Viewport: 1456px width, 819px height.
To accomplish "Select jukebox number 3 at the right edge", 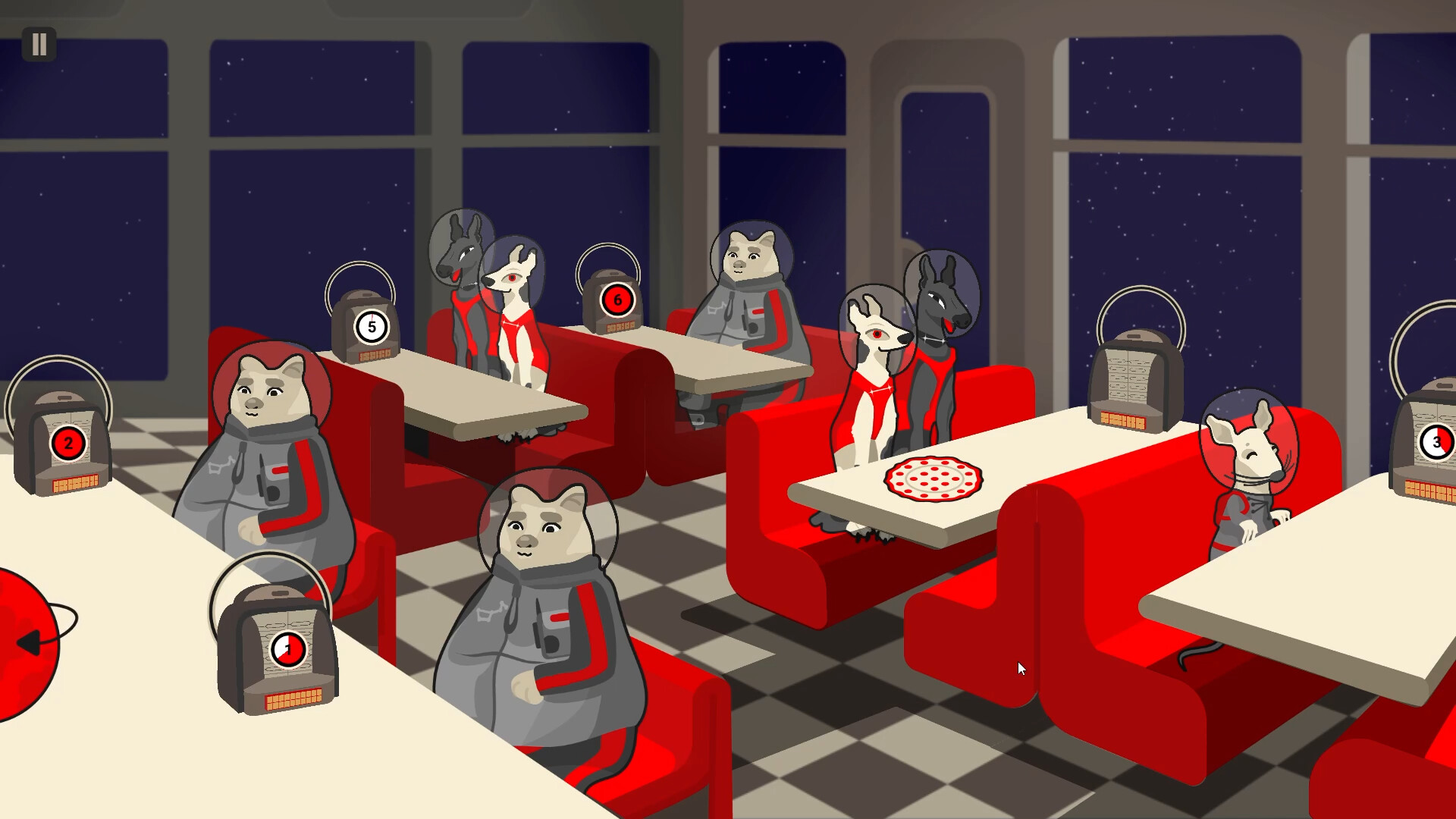I will pyautogui.click(x=1437, y=442).
